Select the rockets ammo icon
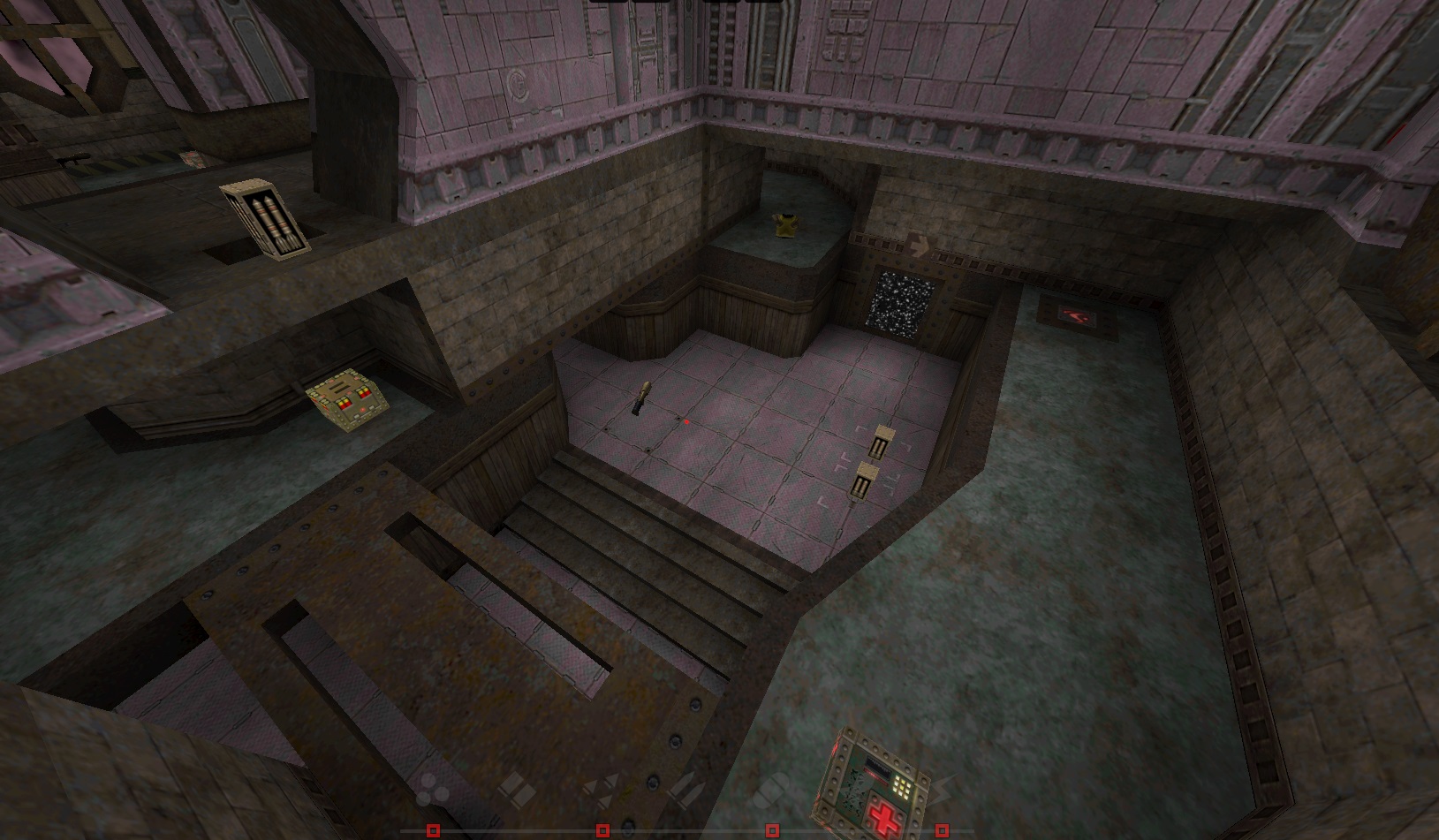This screenshot has width=1439, height=840. point(688,789)
